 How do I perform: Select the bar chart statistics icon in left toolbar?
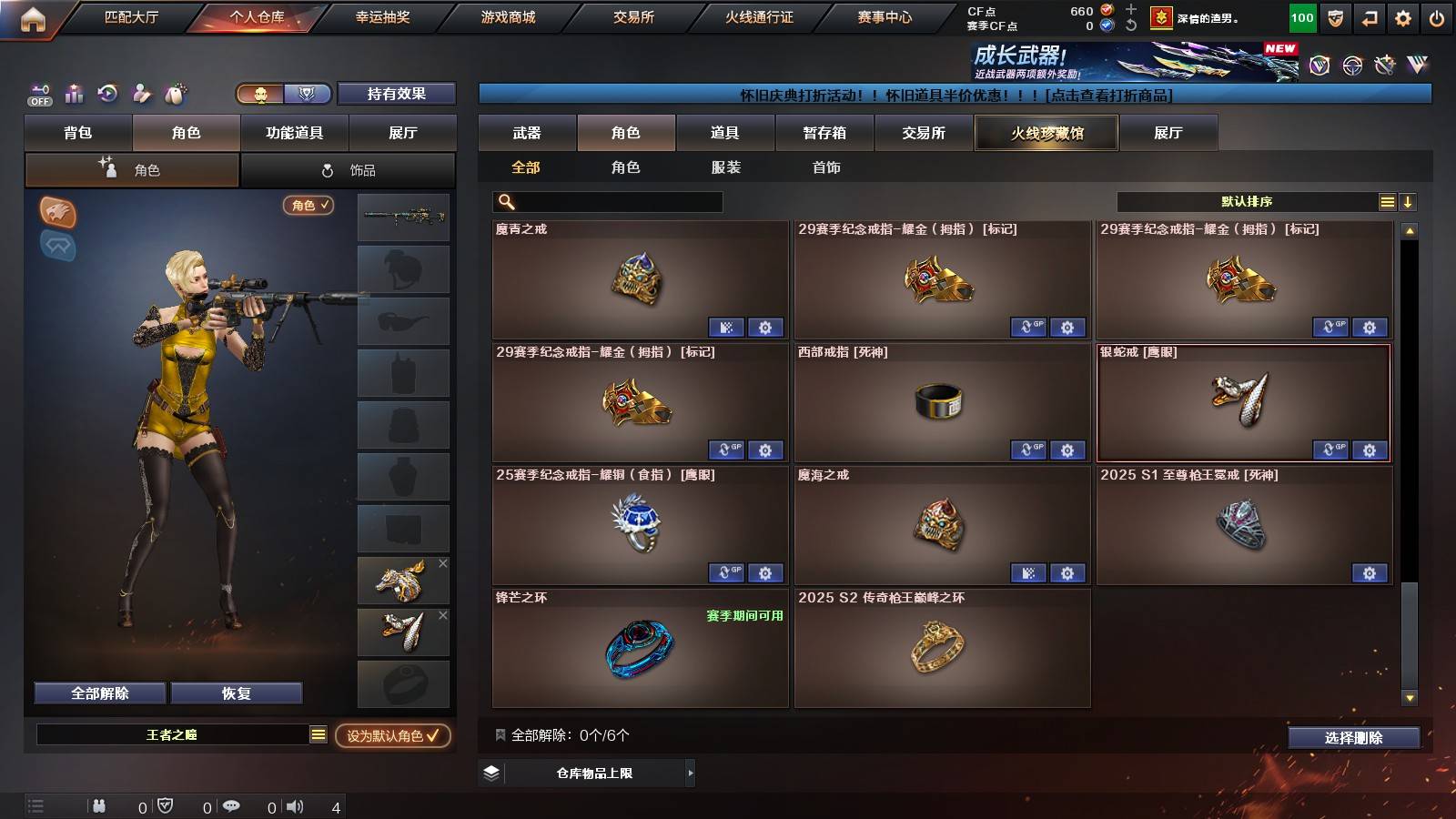tap(74, 92)
